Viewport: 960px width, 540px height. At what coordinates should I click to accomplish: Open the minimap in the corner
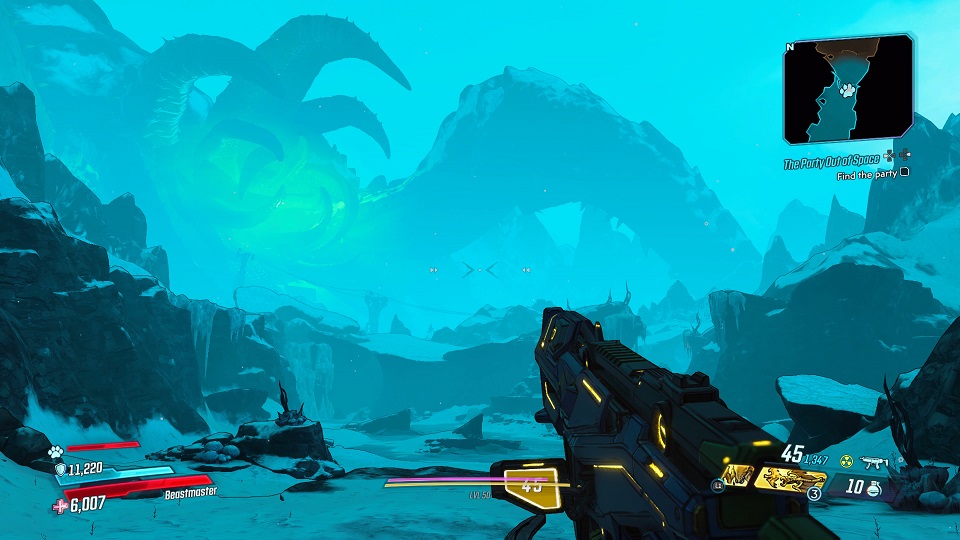click(x=847, y=89)
